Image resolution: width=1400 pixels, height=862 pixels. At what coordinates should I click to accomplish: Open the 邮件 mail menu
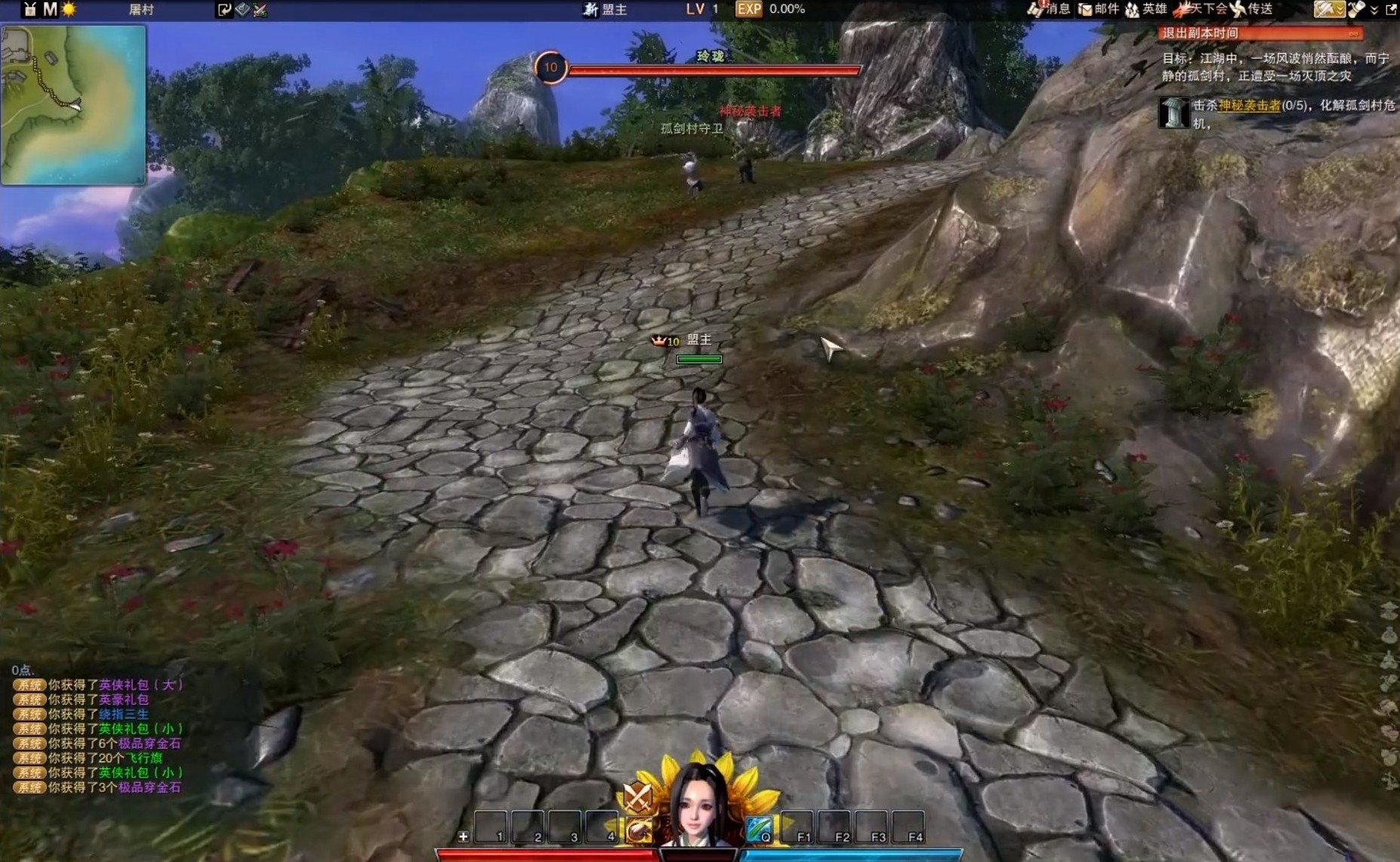1099,9
